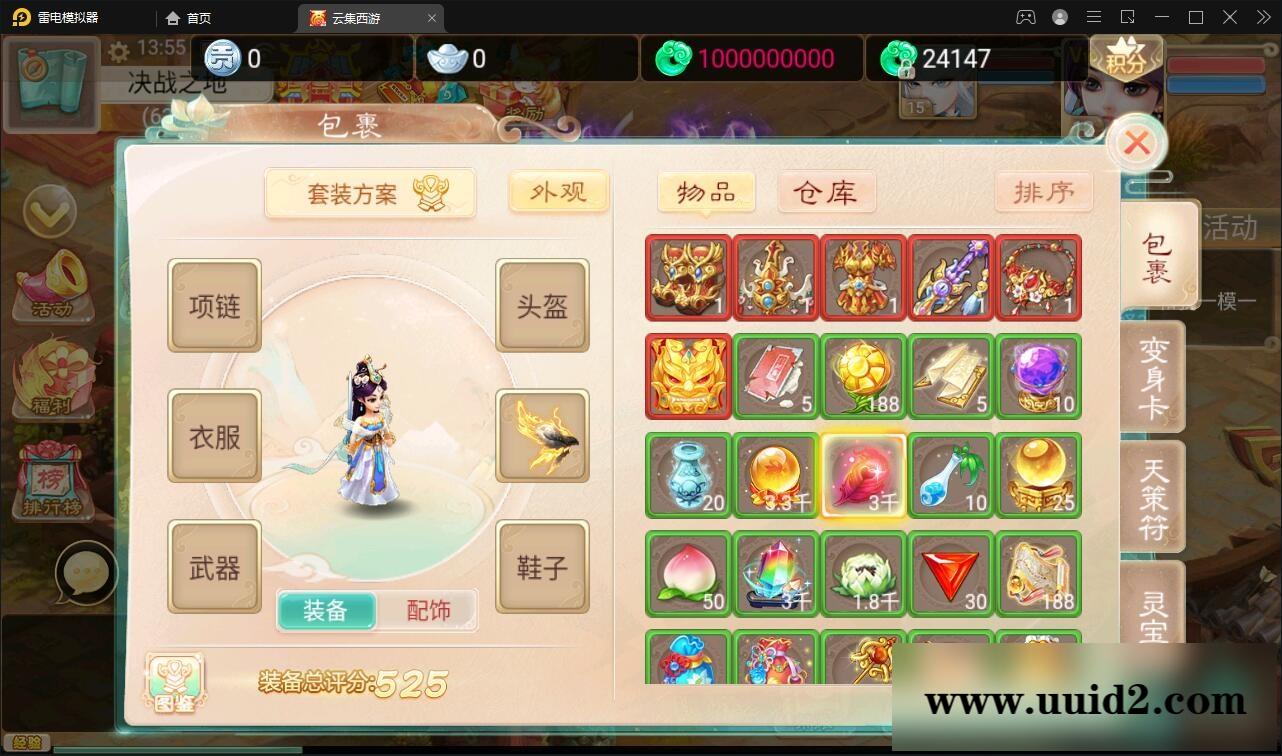Select the peach item with count 50
This screenshot has height=756, width=1282.
(687, 574)
